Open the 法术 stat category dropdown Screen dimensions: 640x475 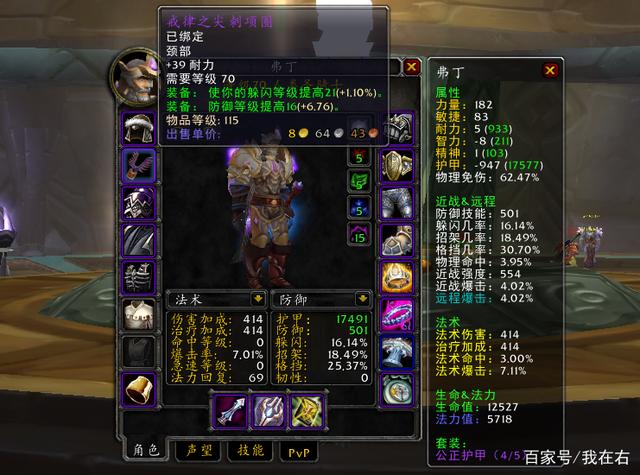pyautogui.click(x=258, y=297)
